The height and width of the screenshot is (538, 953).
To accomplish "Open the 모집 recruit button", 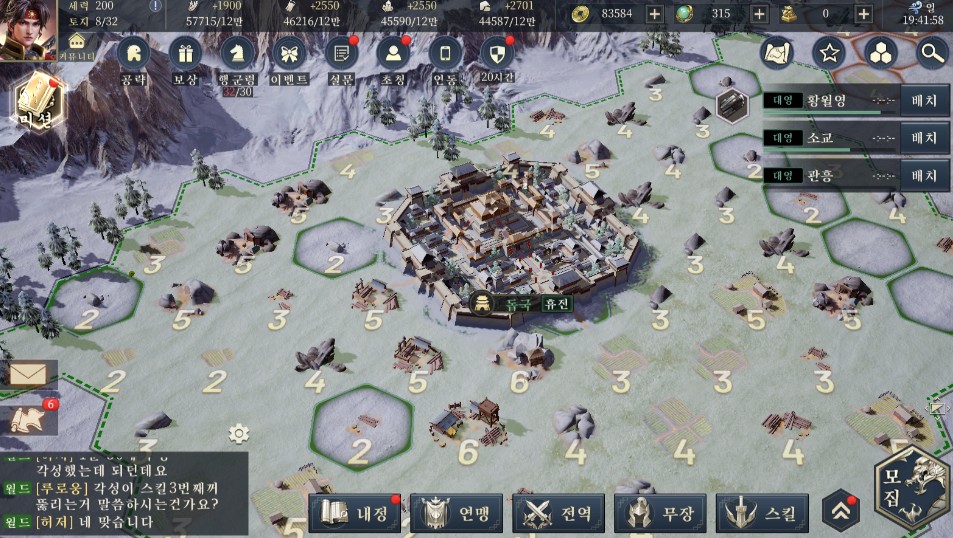I will coord(911,488).
